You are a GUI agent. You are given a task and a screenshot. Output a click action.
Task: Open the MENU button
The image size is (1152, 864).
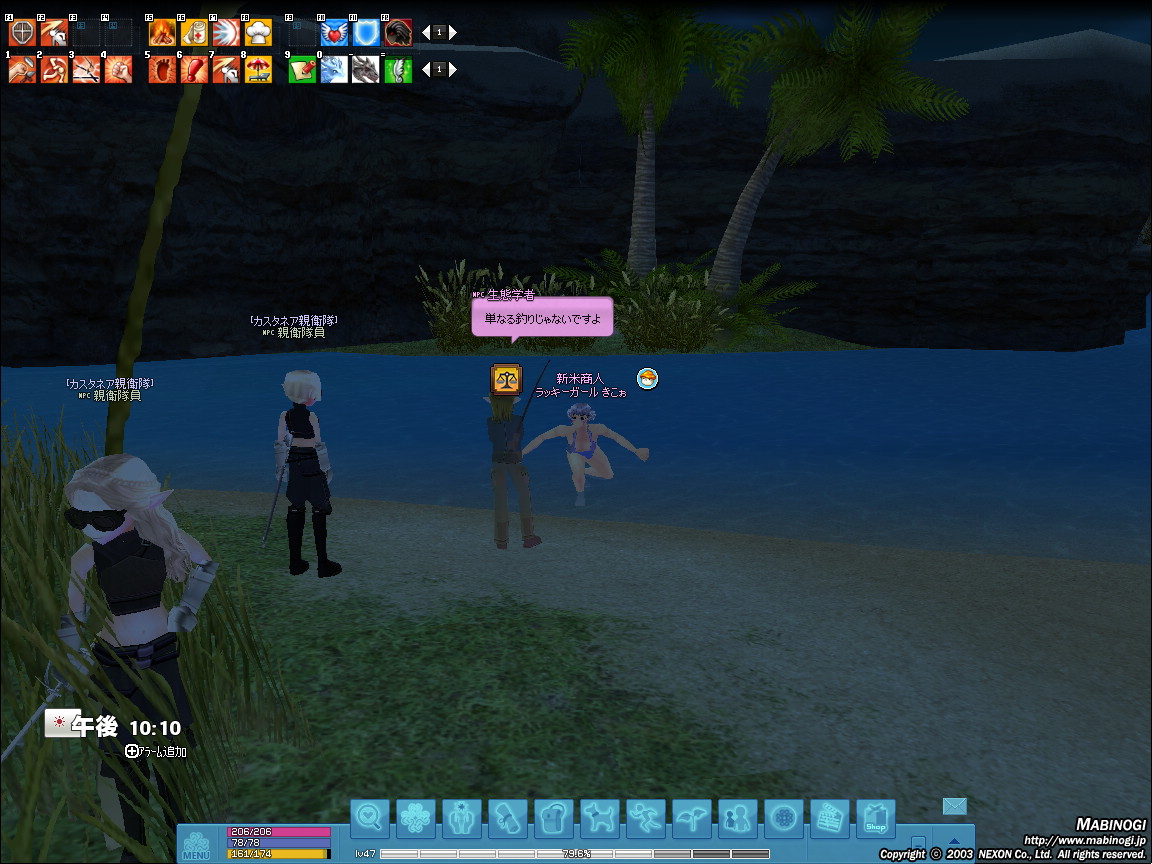[x=196, y=844]
